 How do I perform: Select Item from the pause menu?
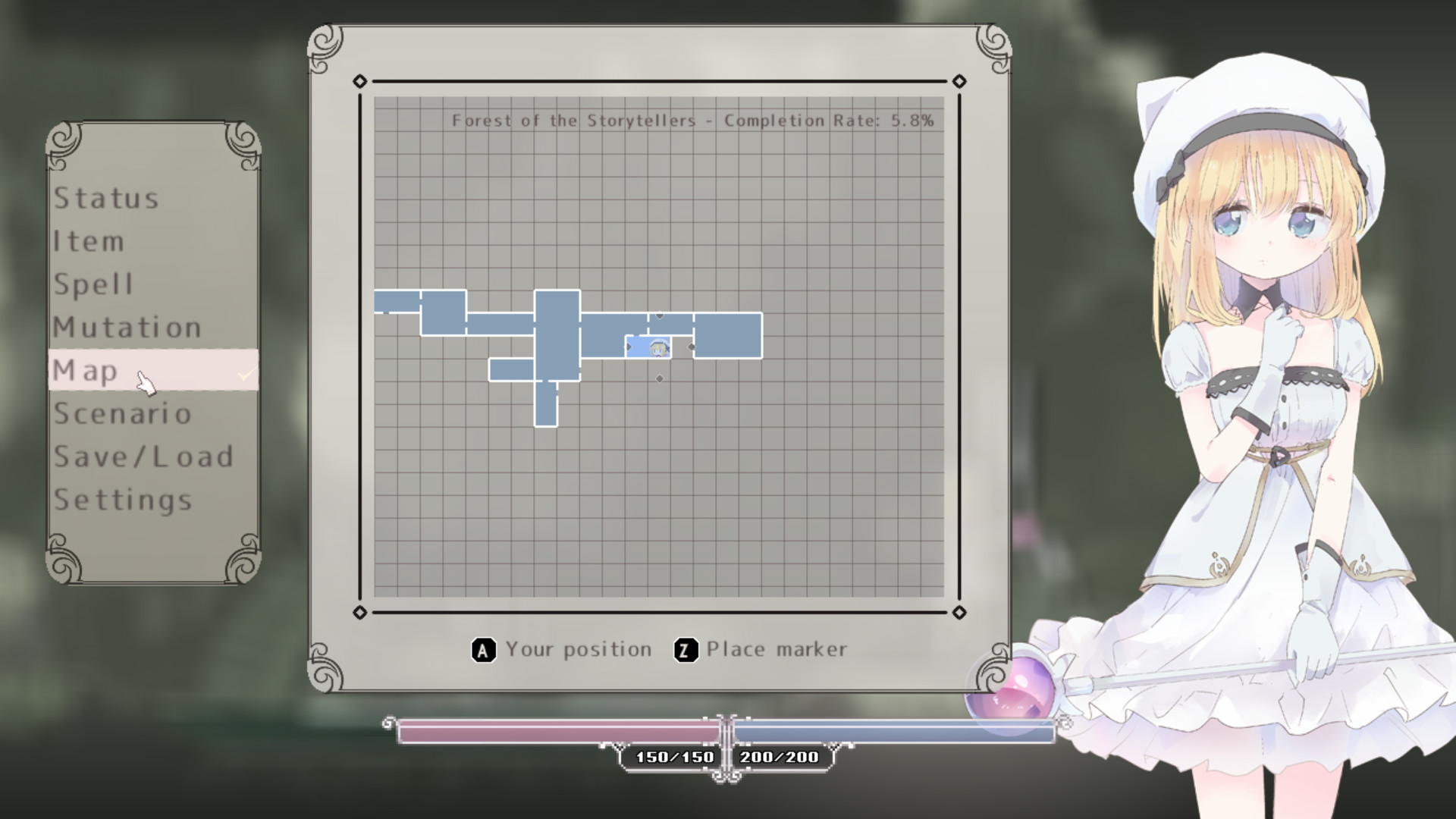pos(89,242)
